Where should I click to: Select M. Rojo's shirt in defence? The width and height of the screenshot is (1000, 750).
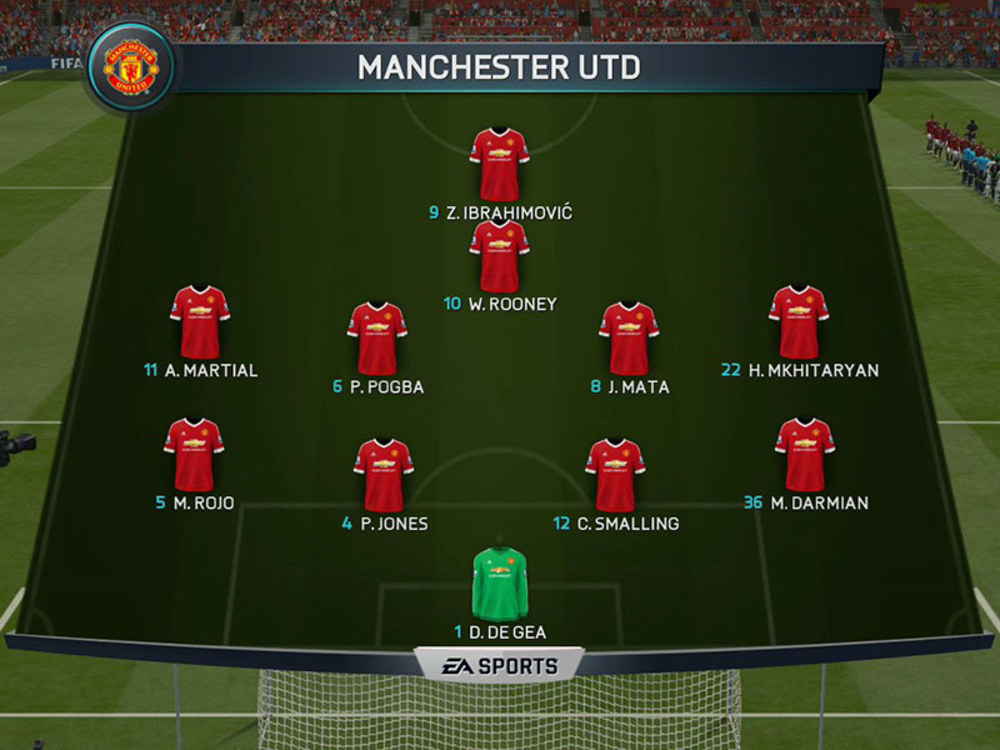[194, 454]
